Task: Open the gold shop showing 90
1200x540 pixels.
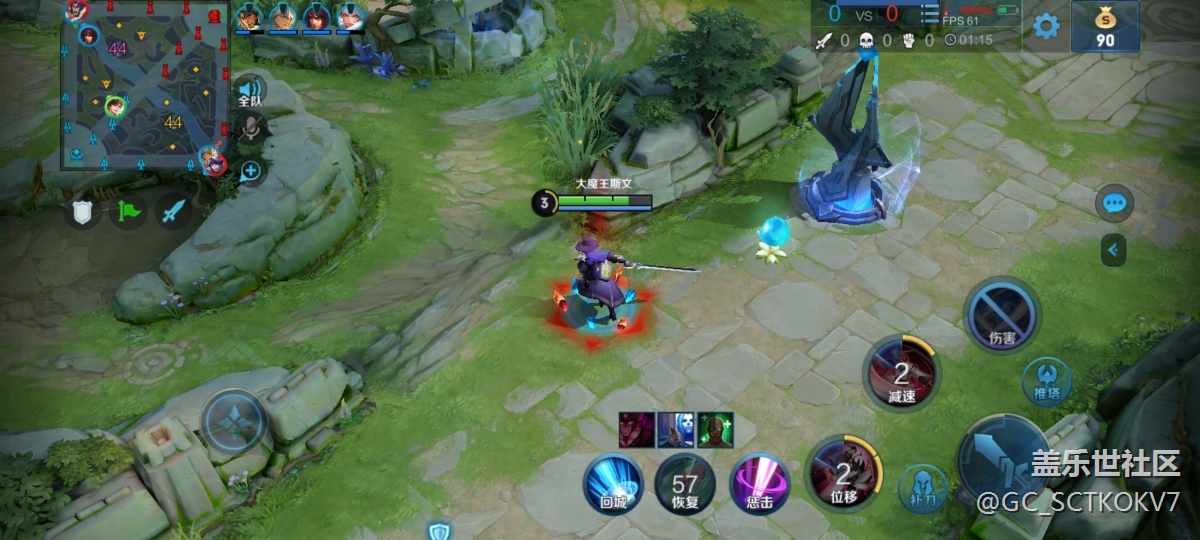Action: (x=1105, y=26)
